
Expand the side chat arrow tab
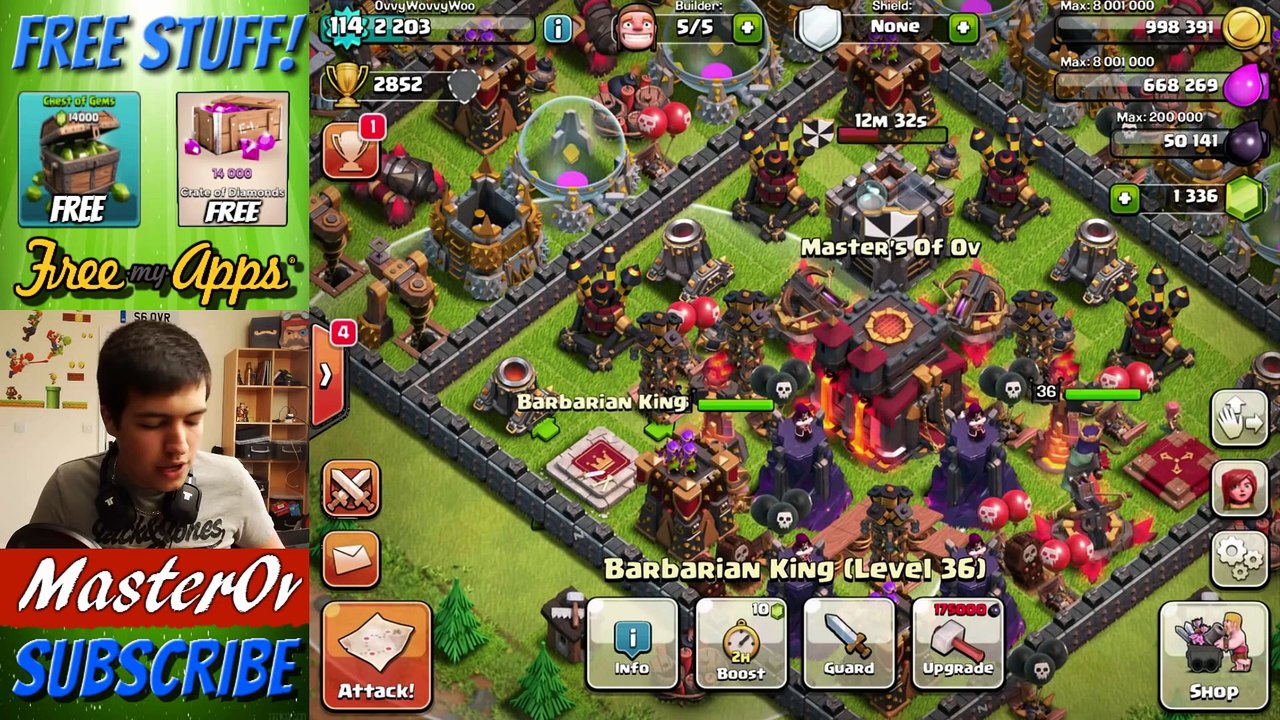pos(326,375)
